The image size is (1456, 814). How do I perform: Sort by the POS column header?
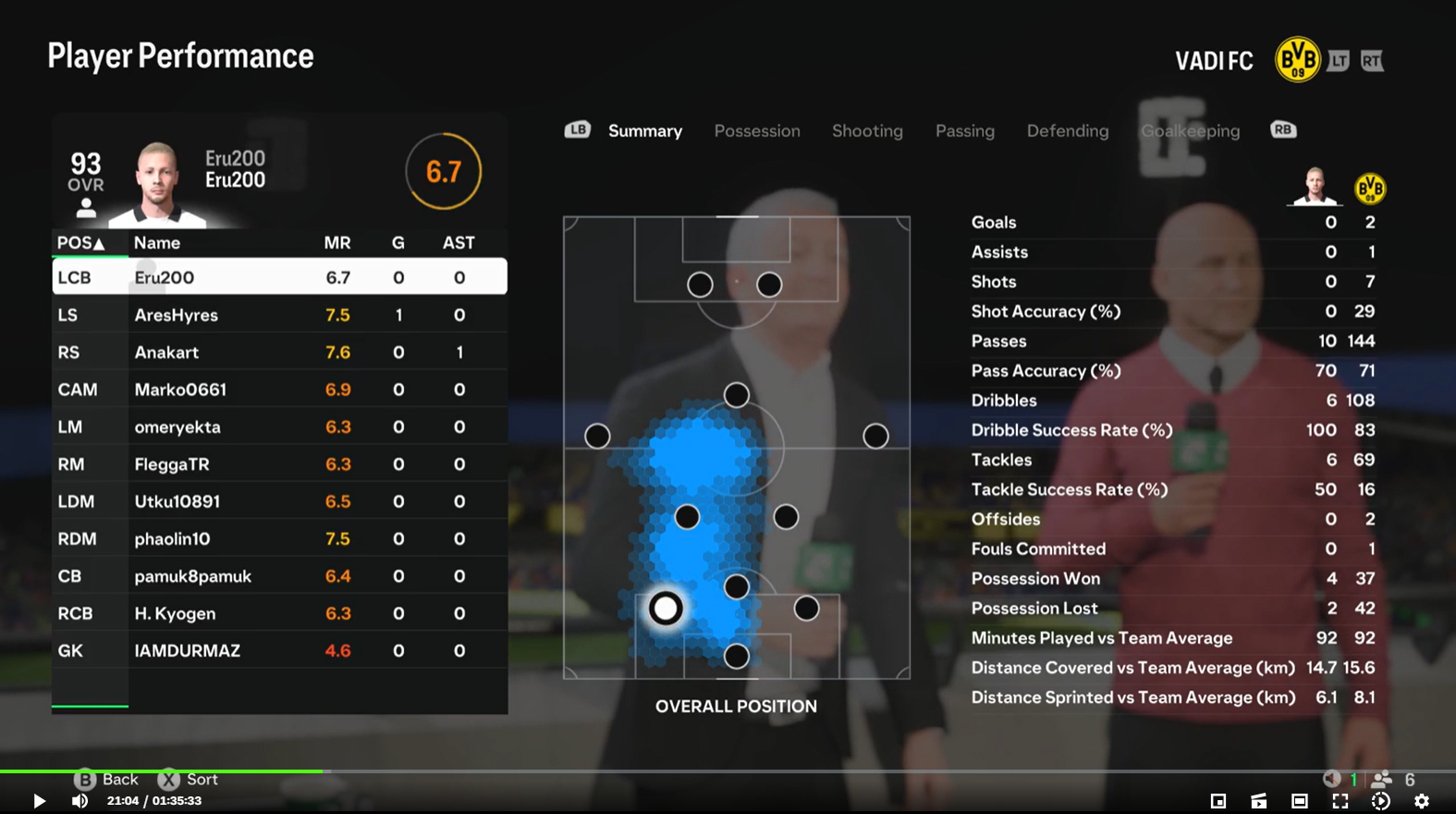80,243
